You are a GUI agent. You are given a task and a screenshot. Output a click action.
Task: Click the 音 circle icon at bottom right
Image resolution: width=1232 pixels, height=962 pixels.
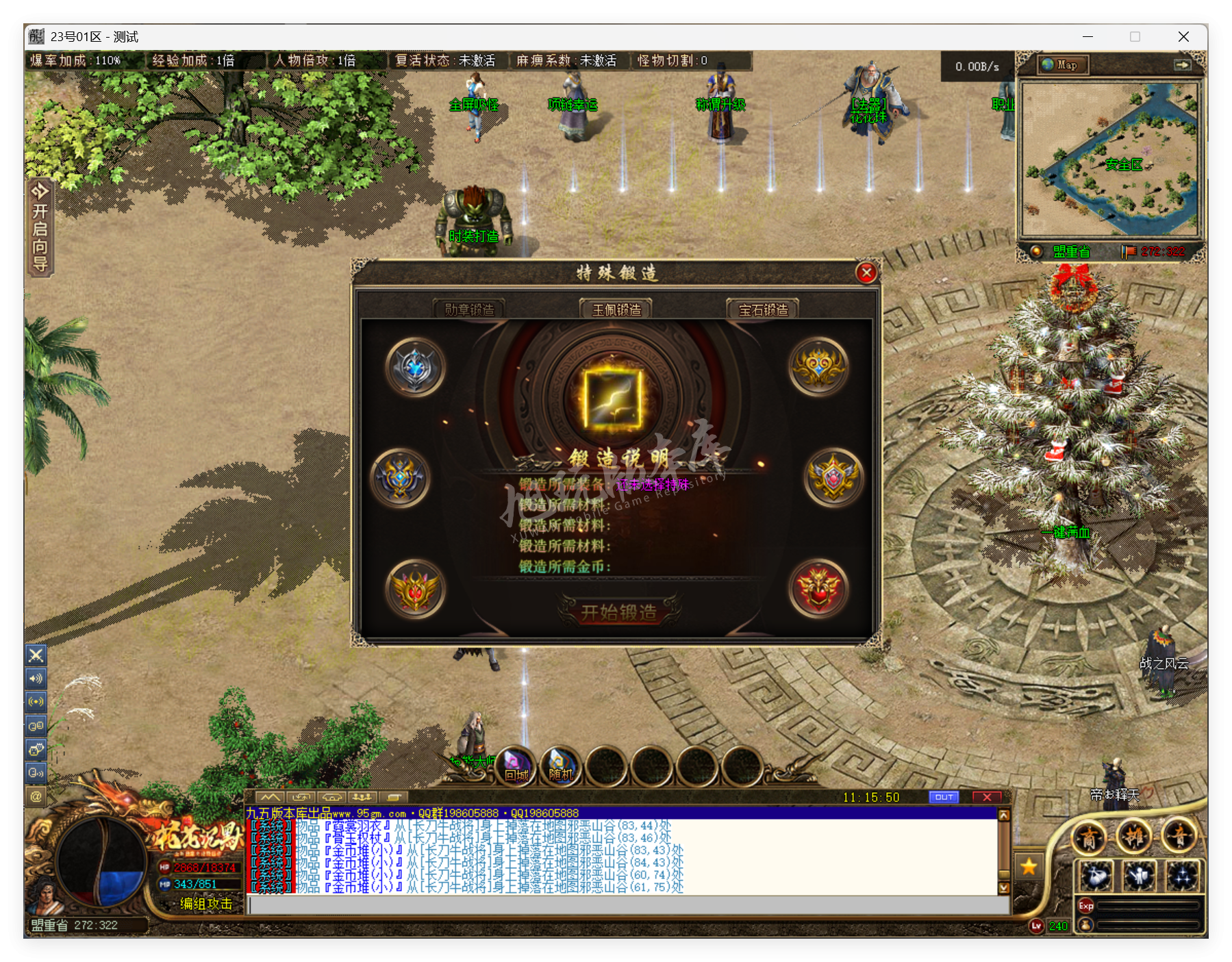(1180, 837)
